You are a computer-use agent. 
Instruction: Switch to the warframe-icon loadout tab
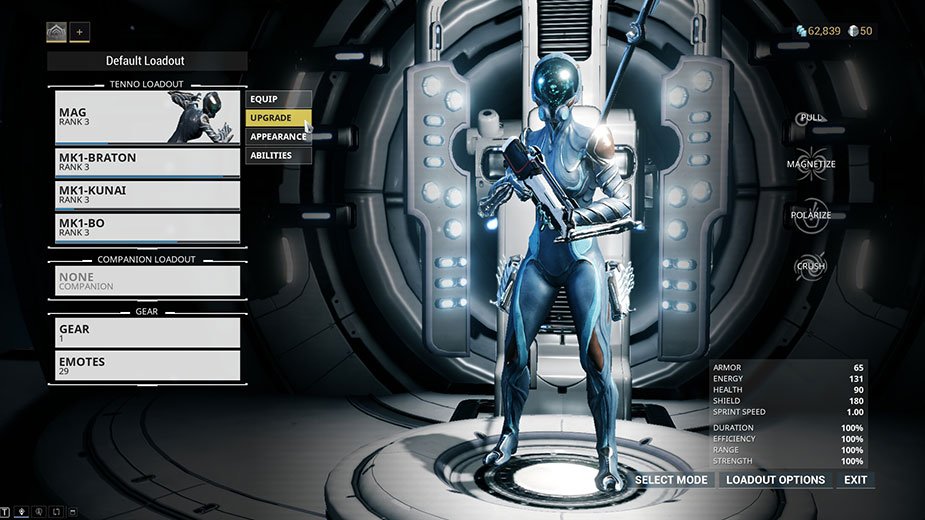[x=56, y=32]
